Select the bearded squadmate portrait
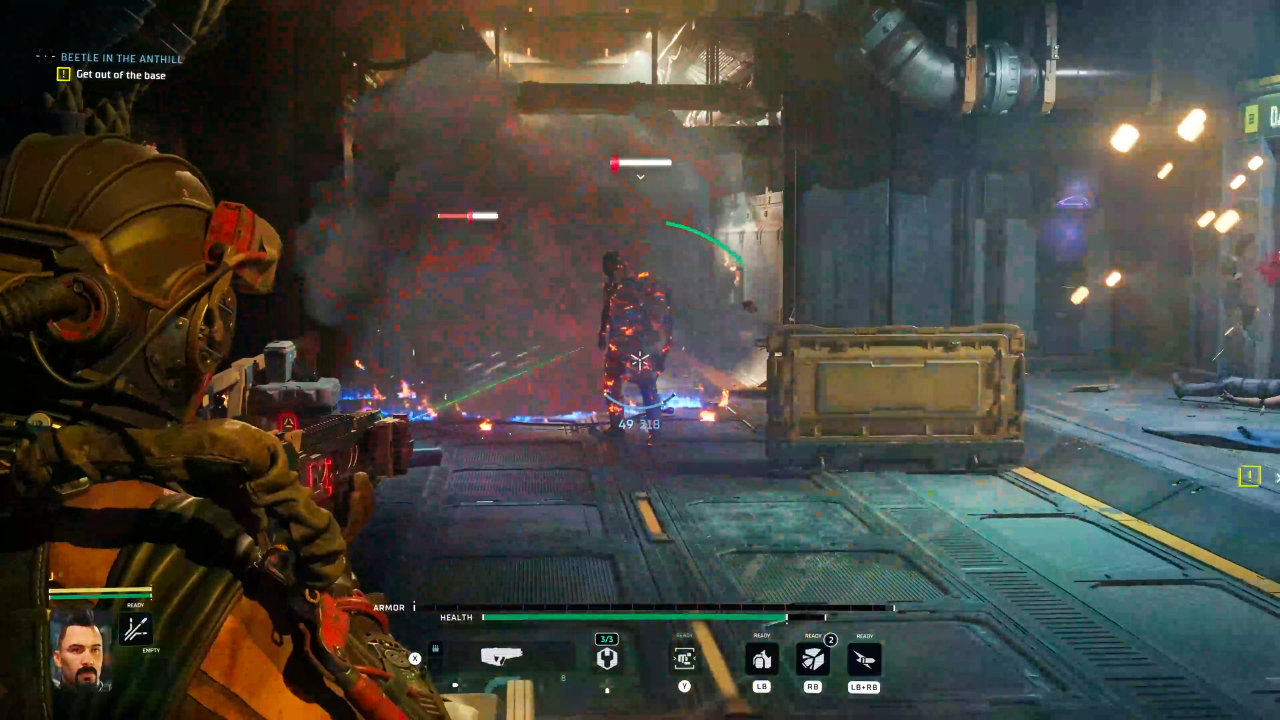Screen dimensions: 1280x720 point(80,648)
